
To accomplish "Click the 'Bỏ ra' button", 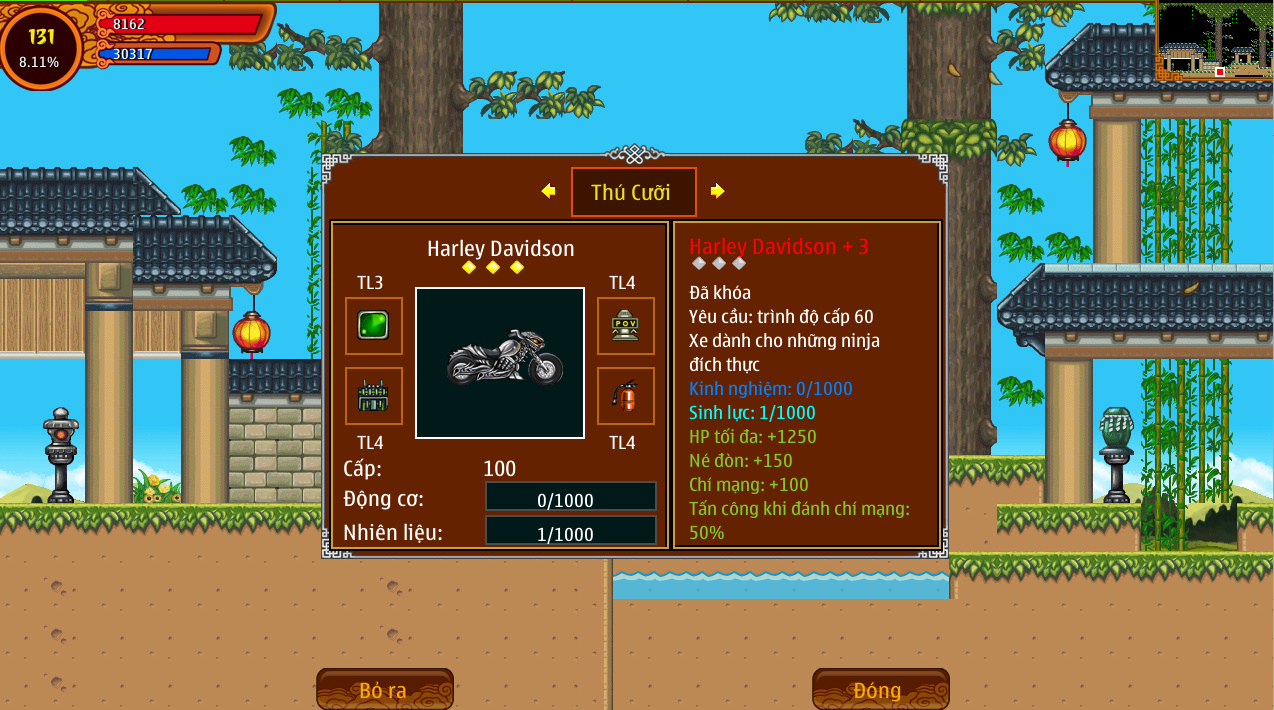I will tap(384, 689).
